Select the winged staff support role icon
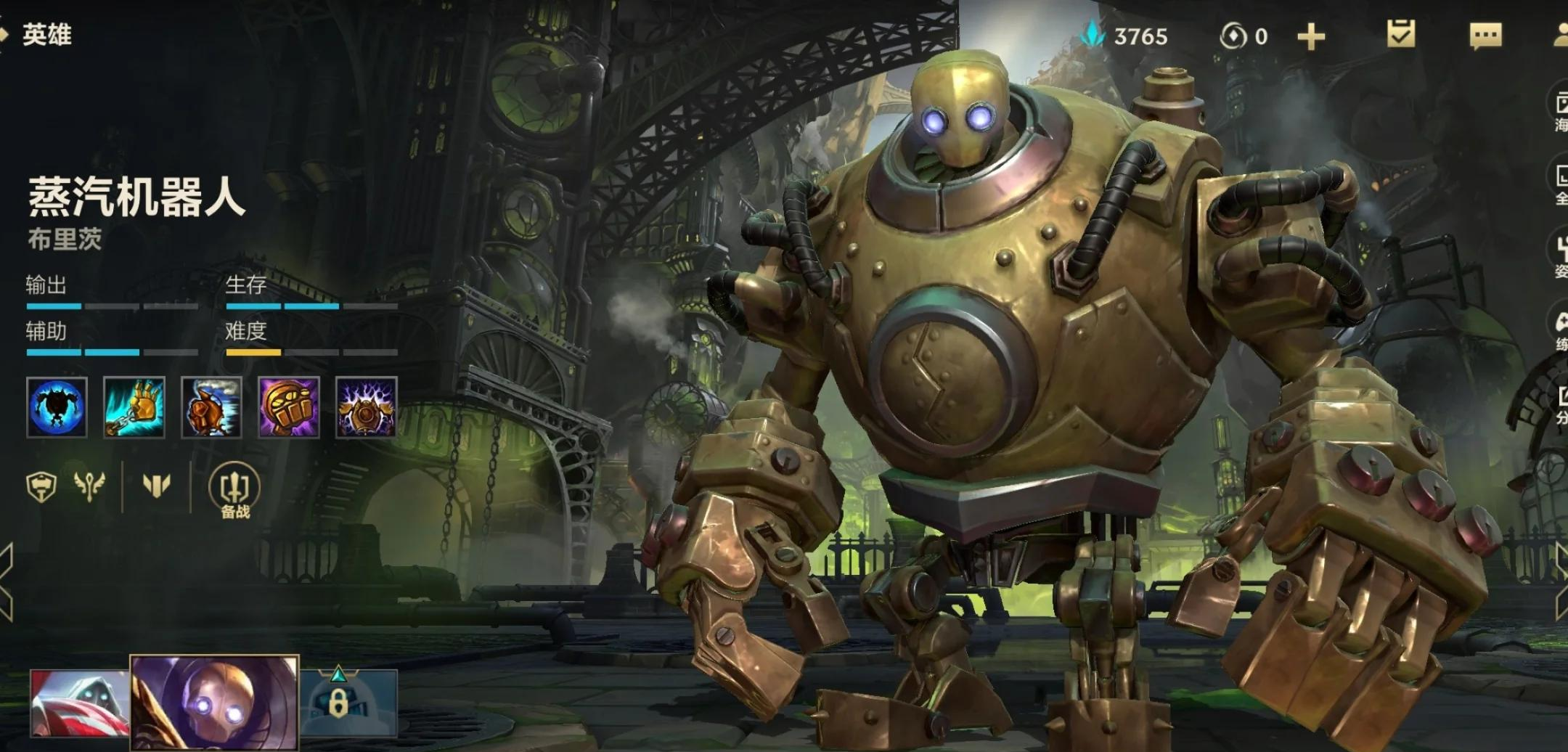1568x752 pixels. click(x=89, y=486)
